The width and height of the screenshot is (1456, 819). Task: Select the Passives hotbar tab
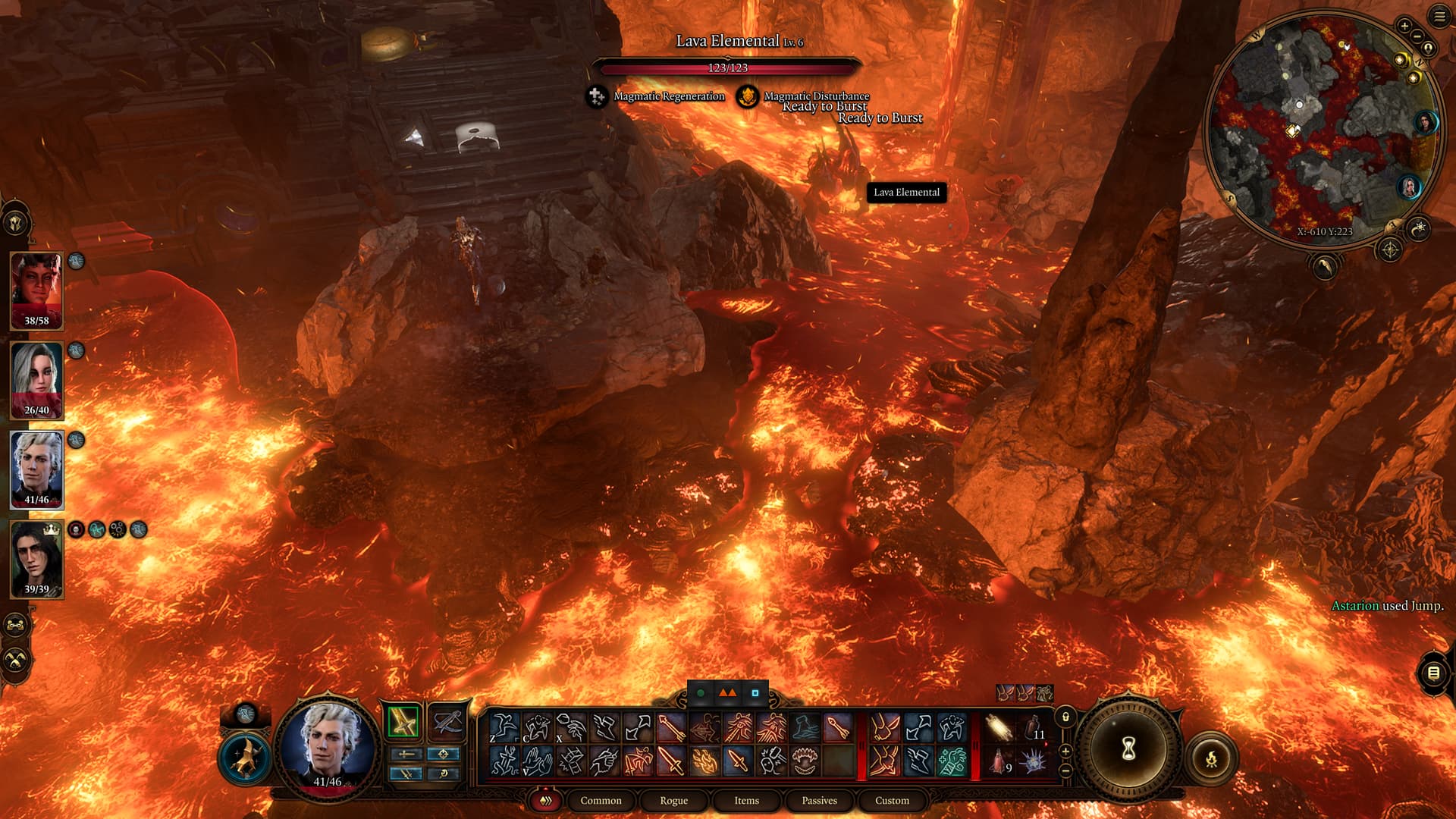(819, 801)
